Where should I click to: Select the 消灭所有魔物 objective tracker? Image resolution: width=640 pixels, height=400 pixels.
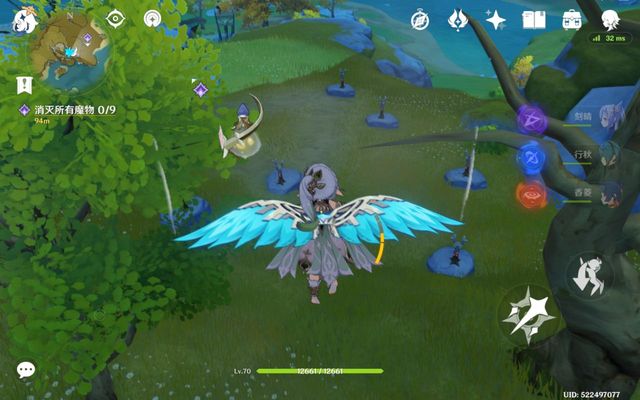pyautogui.click(x=75, y=109)
